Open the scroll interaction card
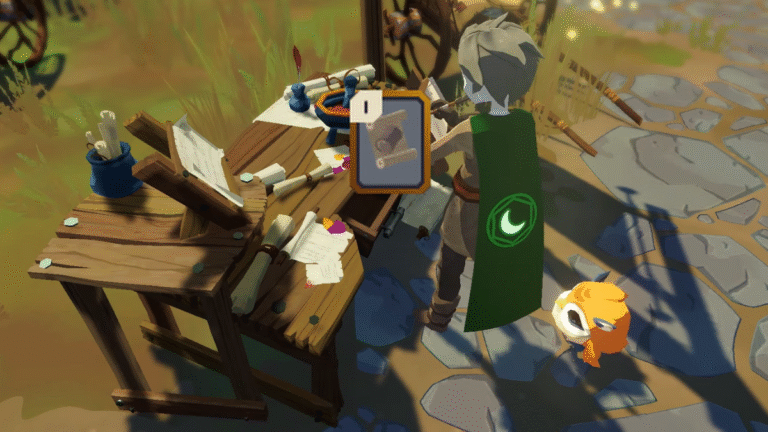This screenshot has height=432, width=768. (387, 143)
